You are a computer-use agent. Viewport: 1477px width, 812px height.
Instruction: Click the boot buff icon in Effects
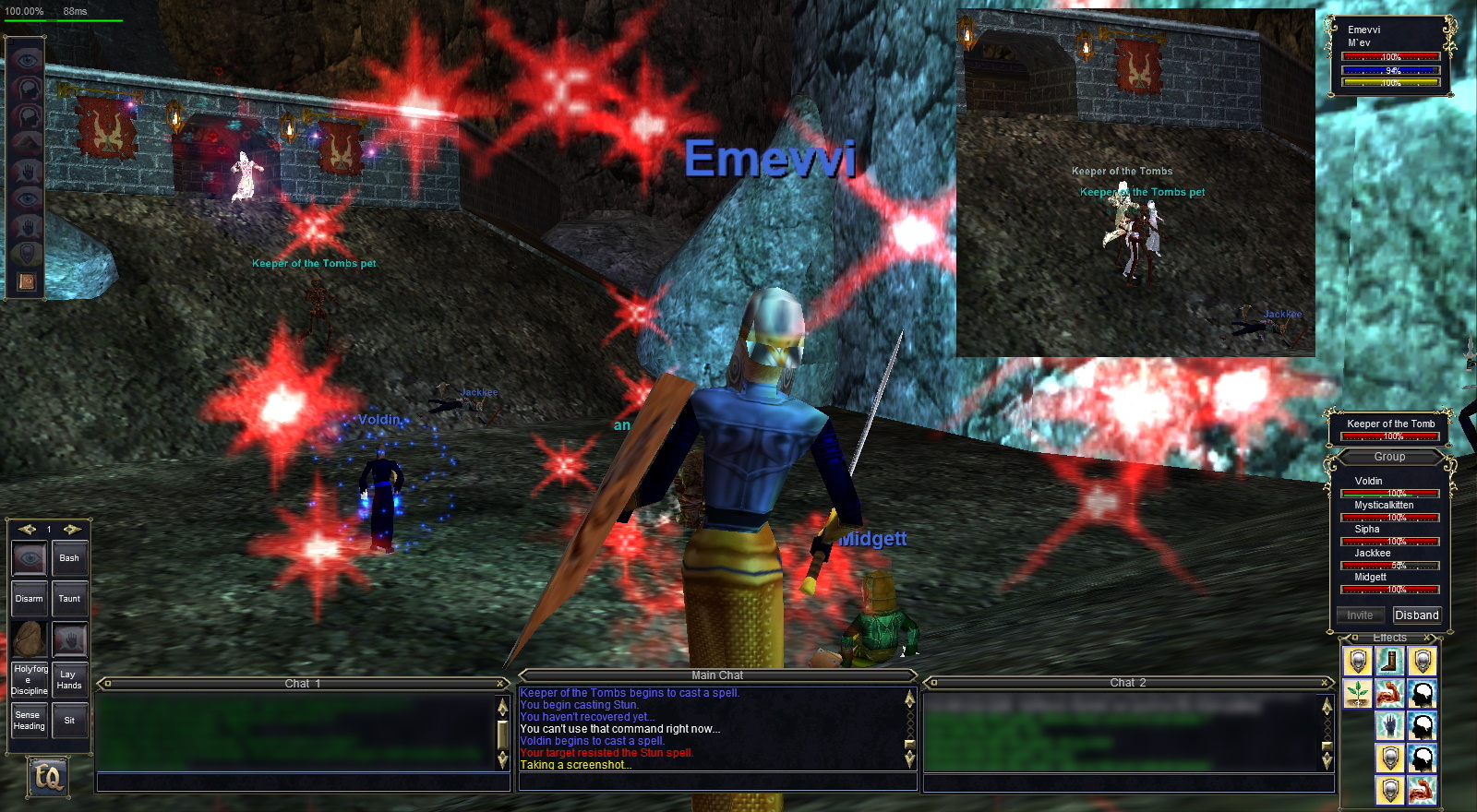[1389, 661]
